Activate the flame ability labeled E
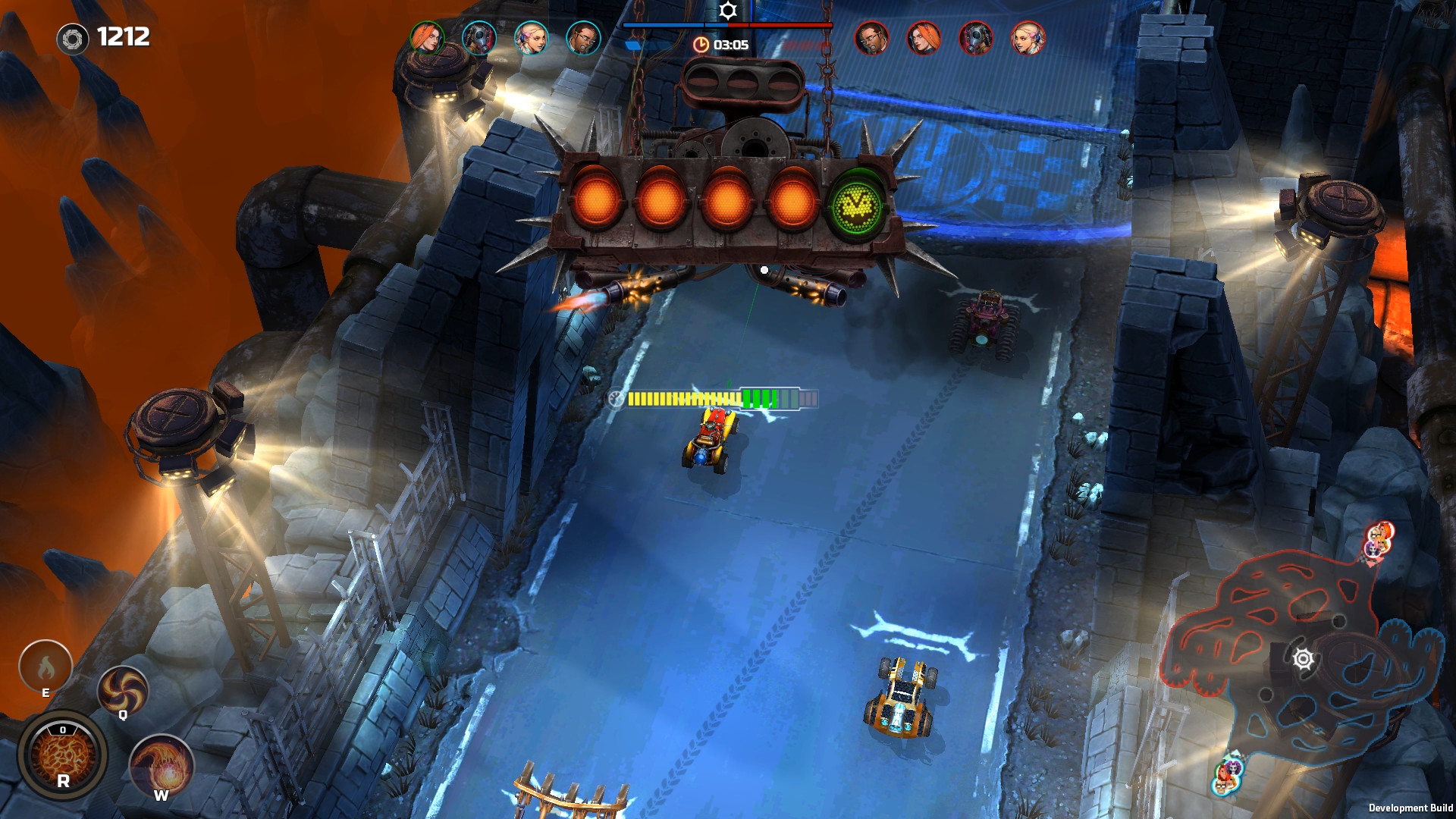Image resolution: width=1456 pixels, height=819 pixels. (x=45, y=667)
